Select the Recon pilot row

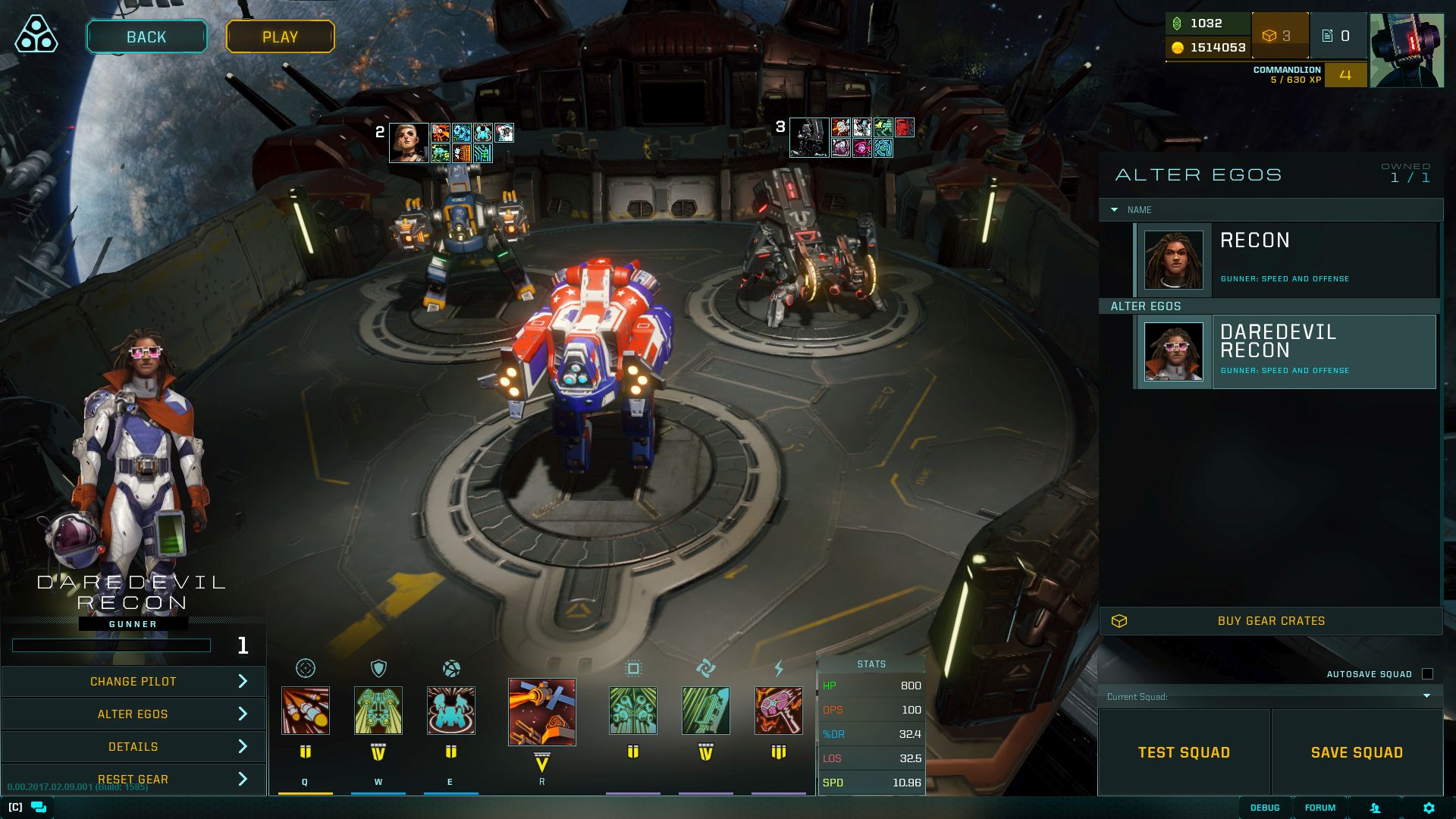point(1286,259)
